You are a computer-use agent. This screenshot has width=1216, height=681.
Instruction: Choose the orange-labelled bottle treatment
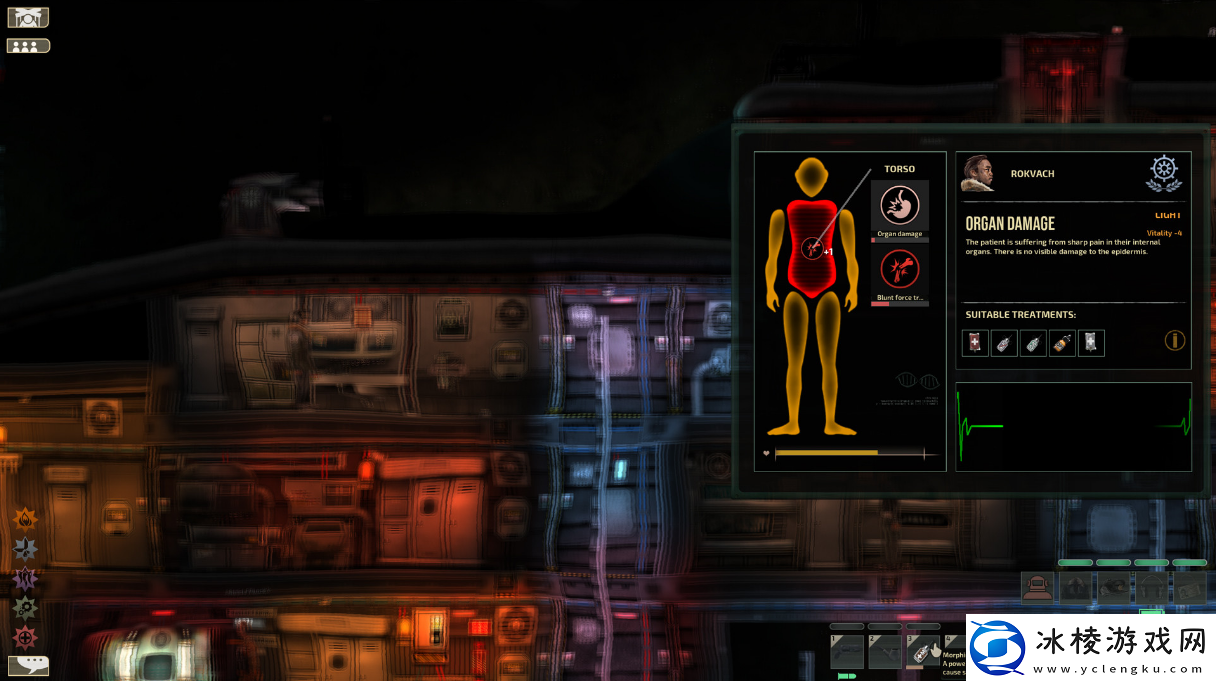tap(1062, 343)
